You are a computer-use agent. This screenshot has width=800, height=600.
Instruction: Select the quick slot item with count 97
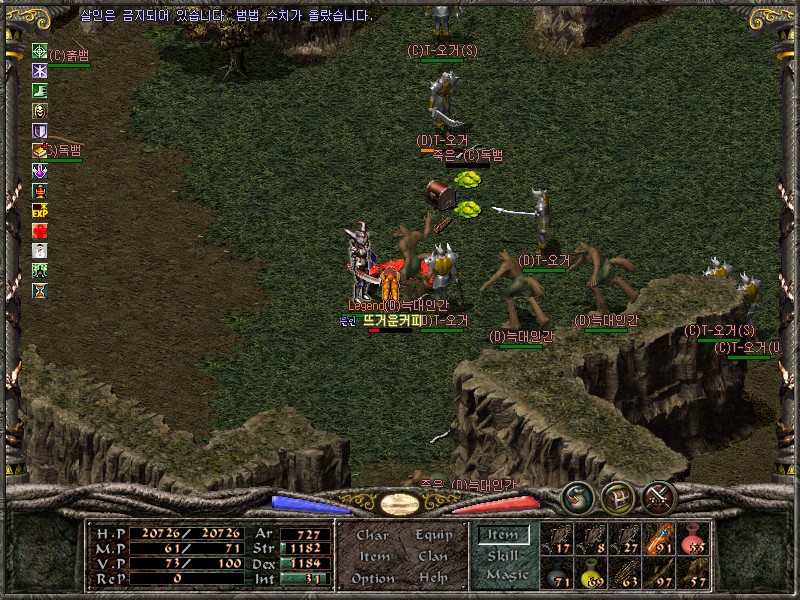(659, 573)
